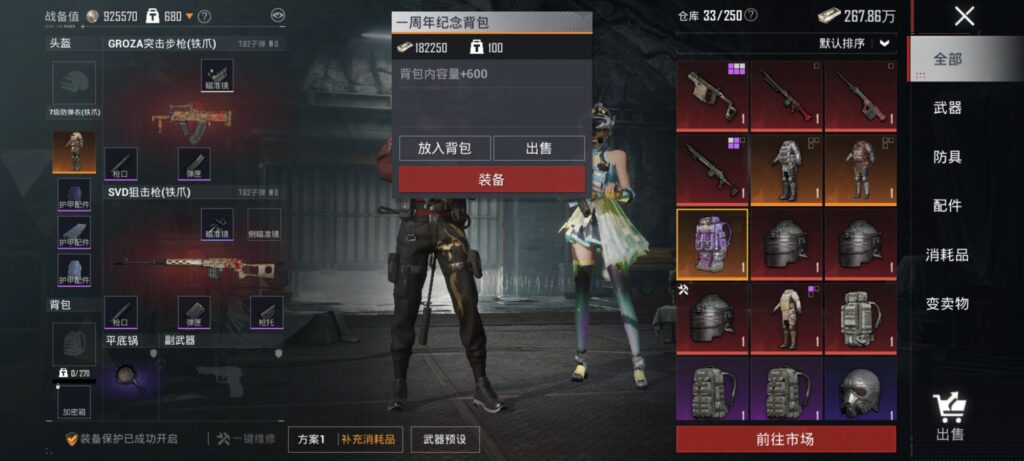Screen dimensions: 1024x461
Task: Switch to the 变卖物 sellables category
Action: click(x=947, y=304)
